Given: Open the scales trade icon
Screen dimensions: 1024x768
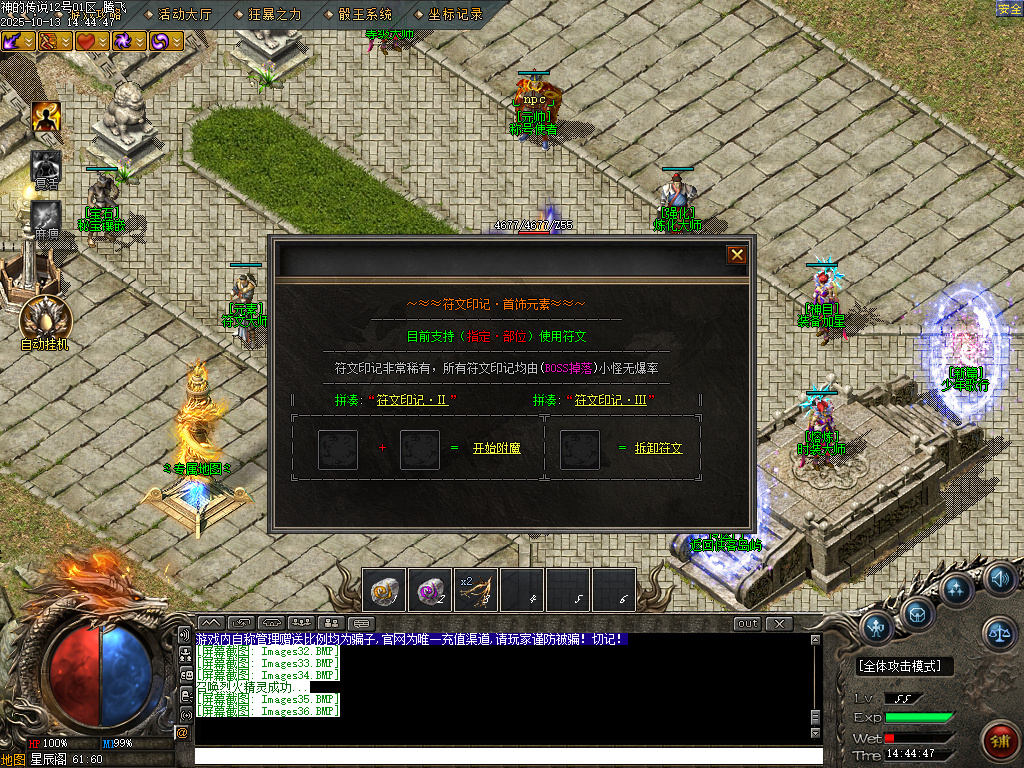Looking at the screenshot, I should pyautogui.click(x=999, y=630).
